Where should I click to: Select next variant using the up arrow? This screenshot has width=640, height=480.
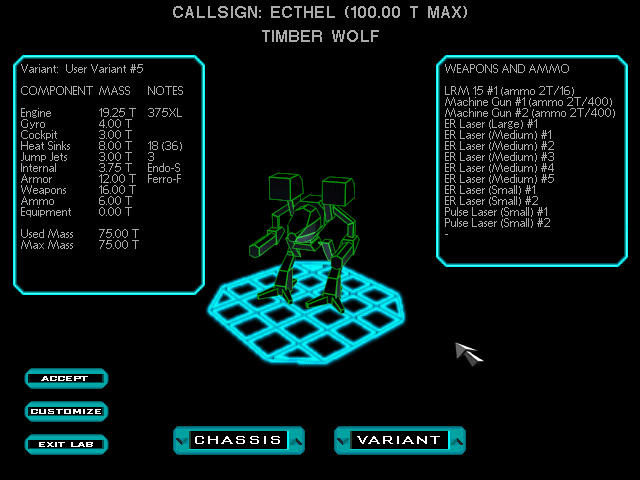(x=458, y=440)
